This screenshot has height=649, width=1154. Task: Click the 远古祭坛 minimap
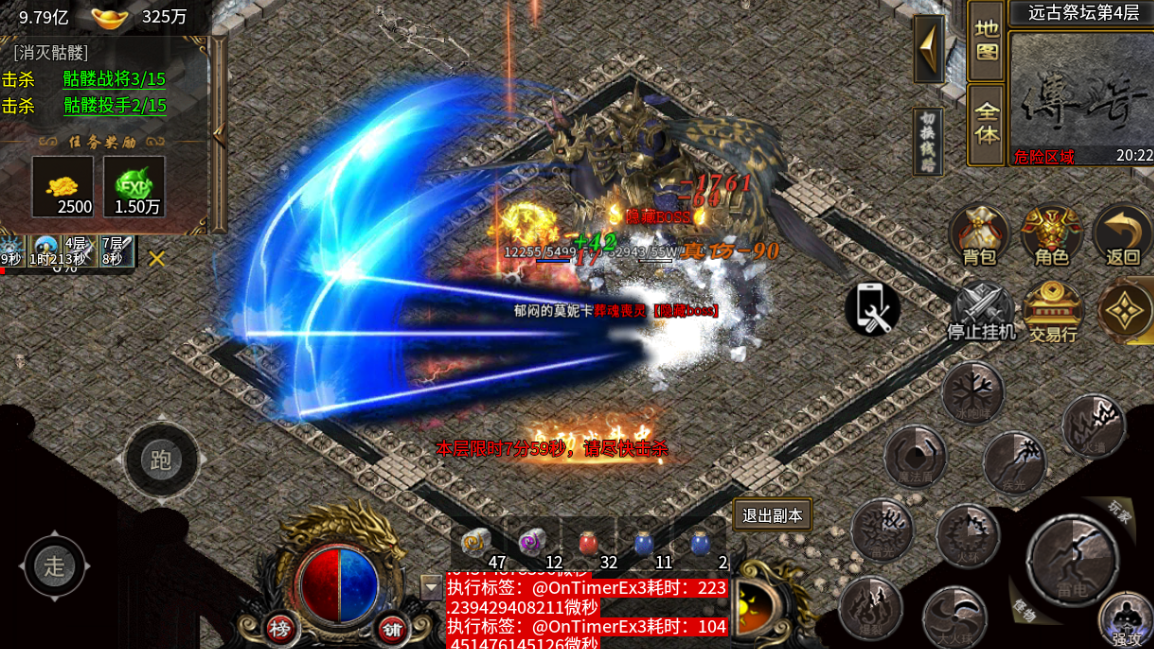click(1080, 95)
